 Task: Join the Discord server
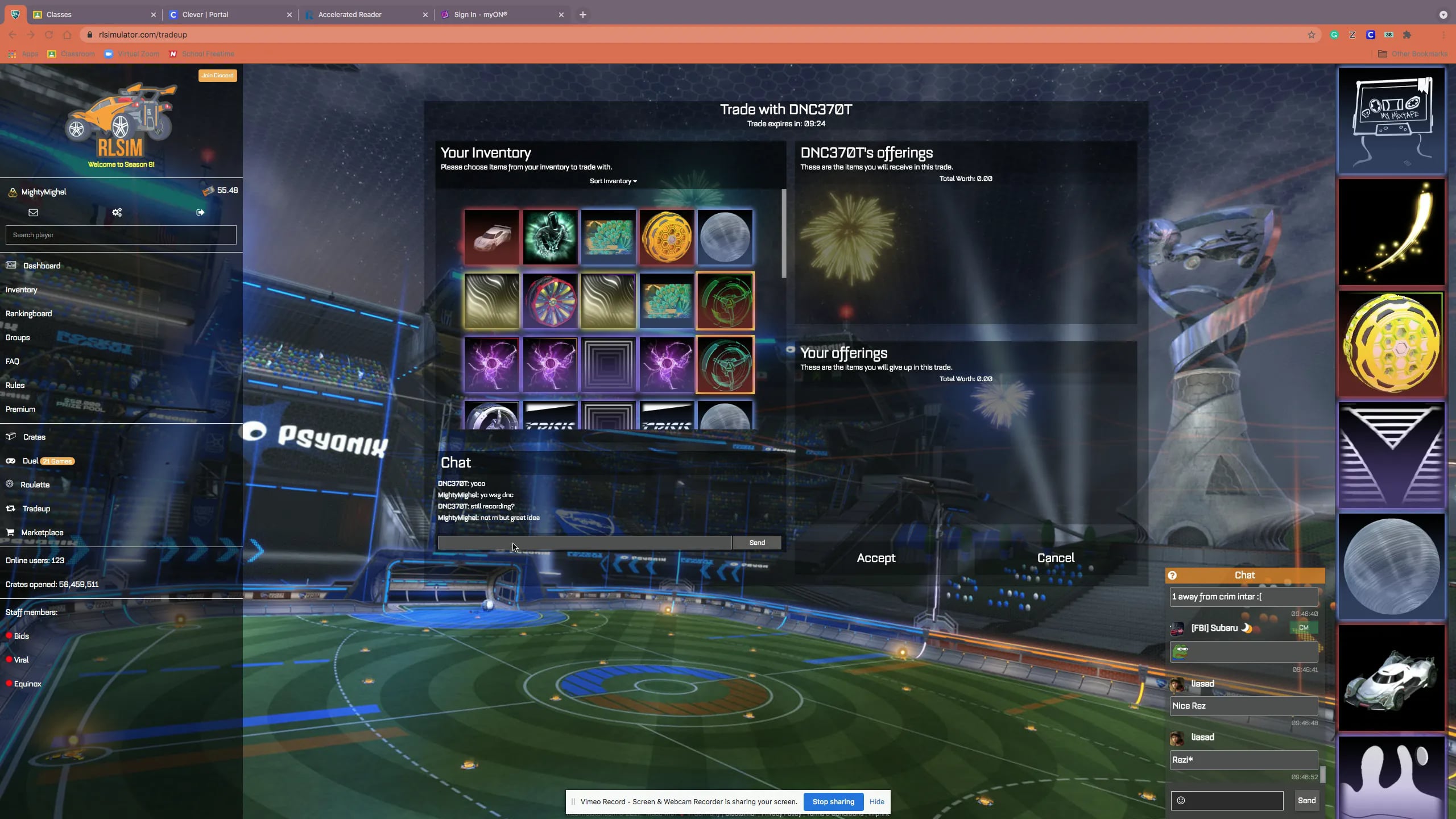tap(217, 75)
